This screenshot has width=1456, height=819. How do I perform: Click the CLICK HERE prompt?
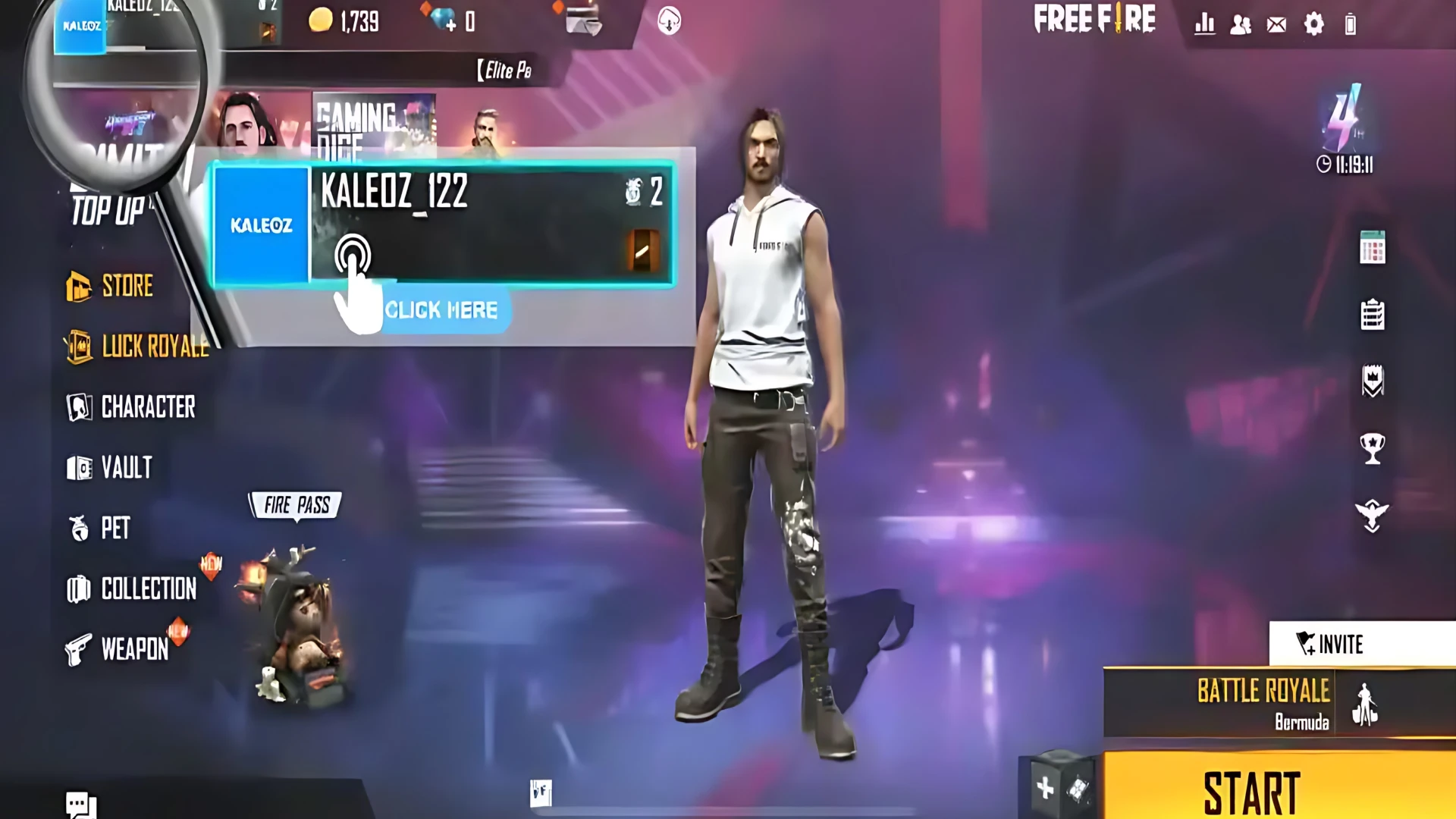(442, 309)
